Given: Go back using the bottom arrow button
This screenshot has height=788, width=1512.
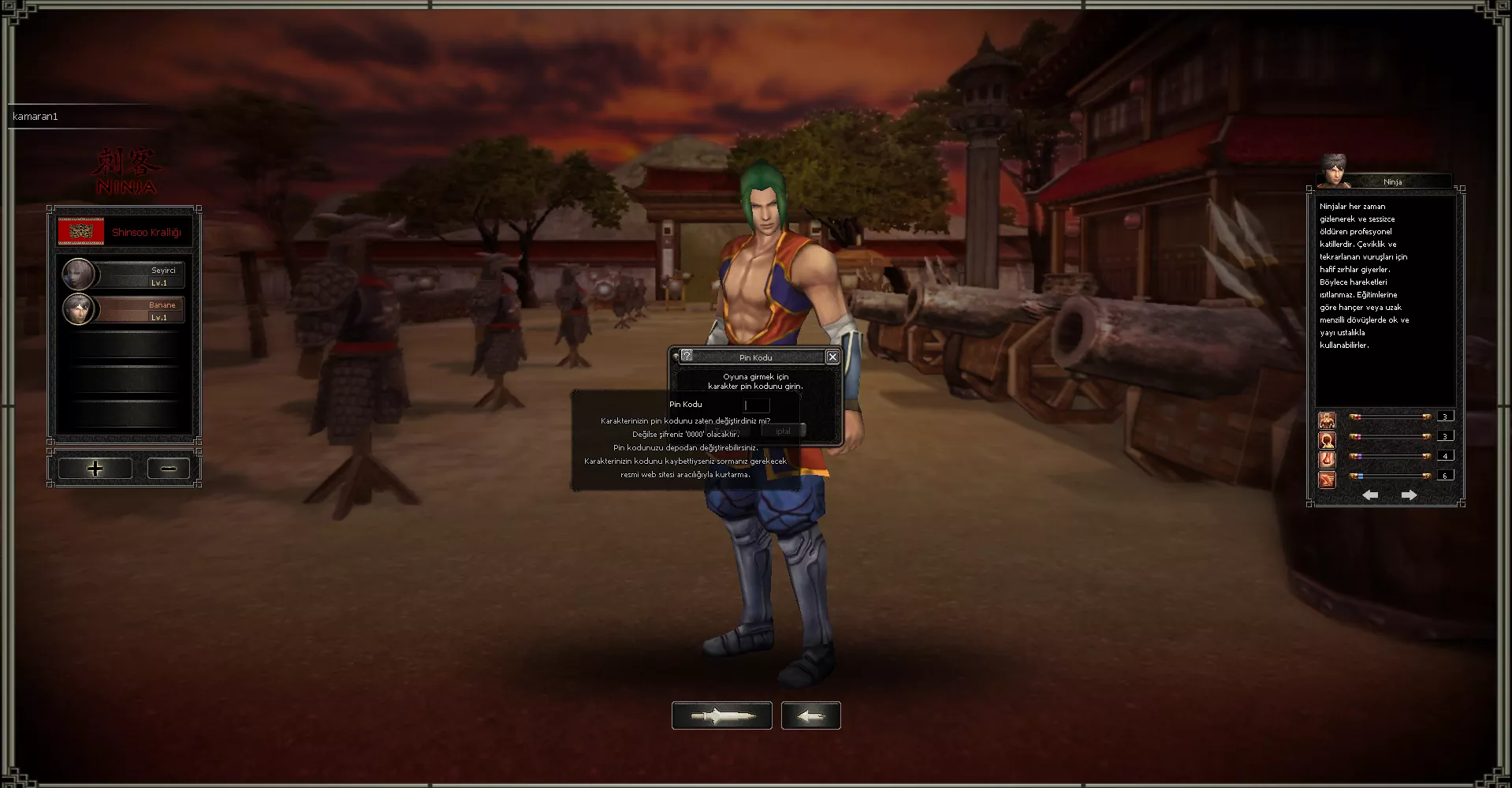Looking at the screenshot, I should [810, 715].
